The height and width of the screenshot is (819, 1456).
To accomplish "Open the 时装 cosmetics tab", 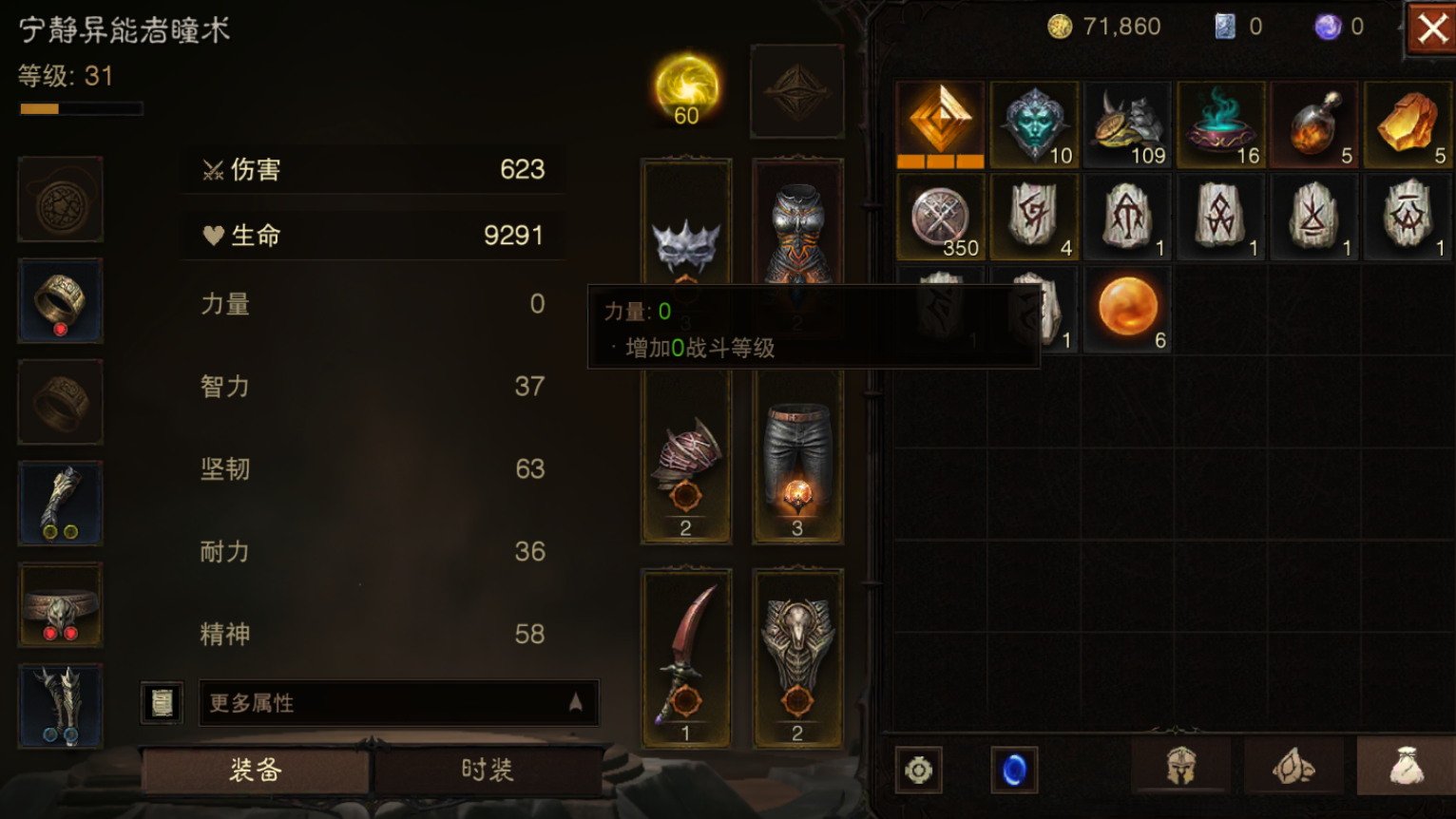I will [x=488, y=769].
